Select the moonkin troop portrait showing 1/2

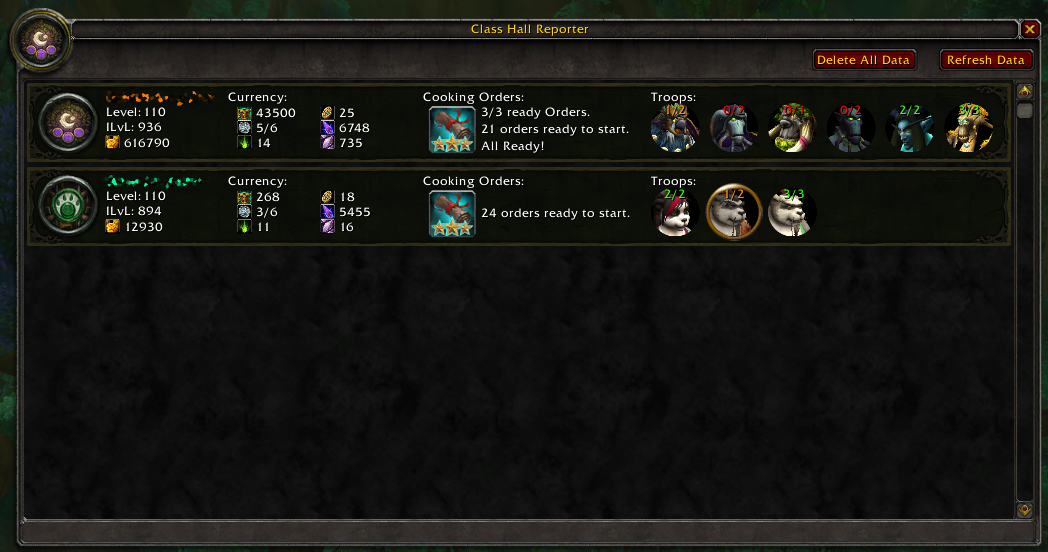[x=675, y=128]
